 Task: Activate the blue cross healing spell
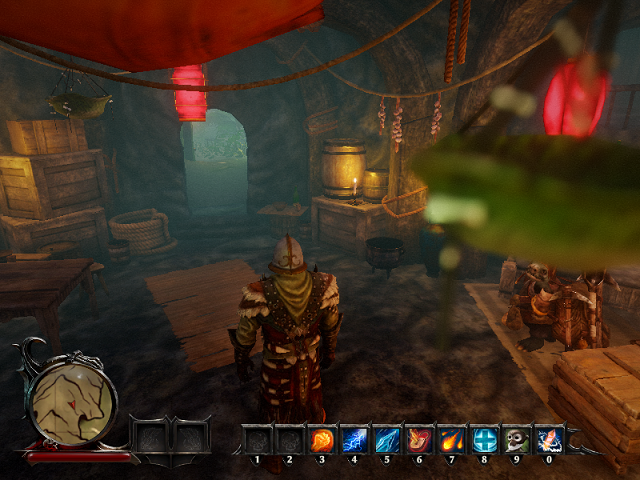[x=483, y=439]
